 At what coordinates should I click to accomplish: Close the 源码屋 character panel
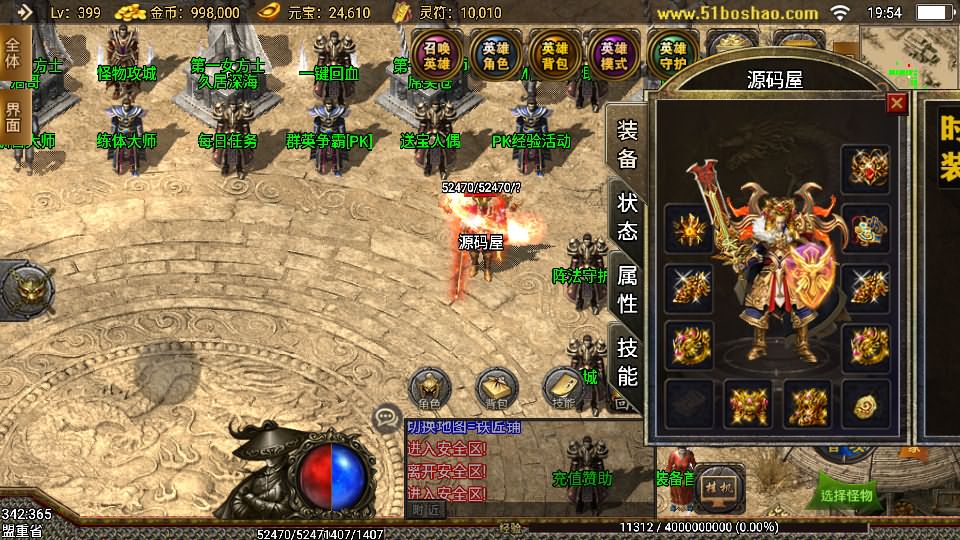896,103
